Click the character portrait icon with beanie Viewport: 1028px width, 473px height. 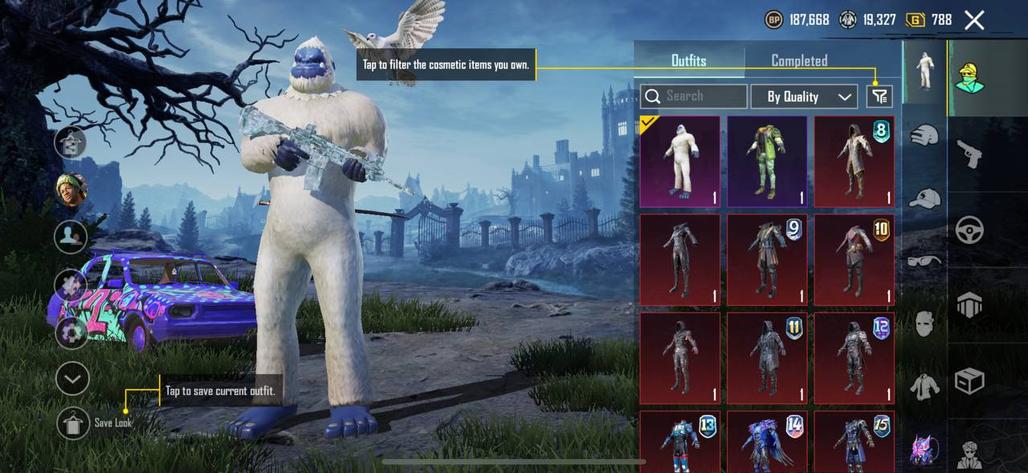tap(71, 188)
